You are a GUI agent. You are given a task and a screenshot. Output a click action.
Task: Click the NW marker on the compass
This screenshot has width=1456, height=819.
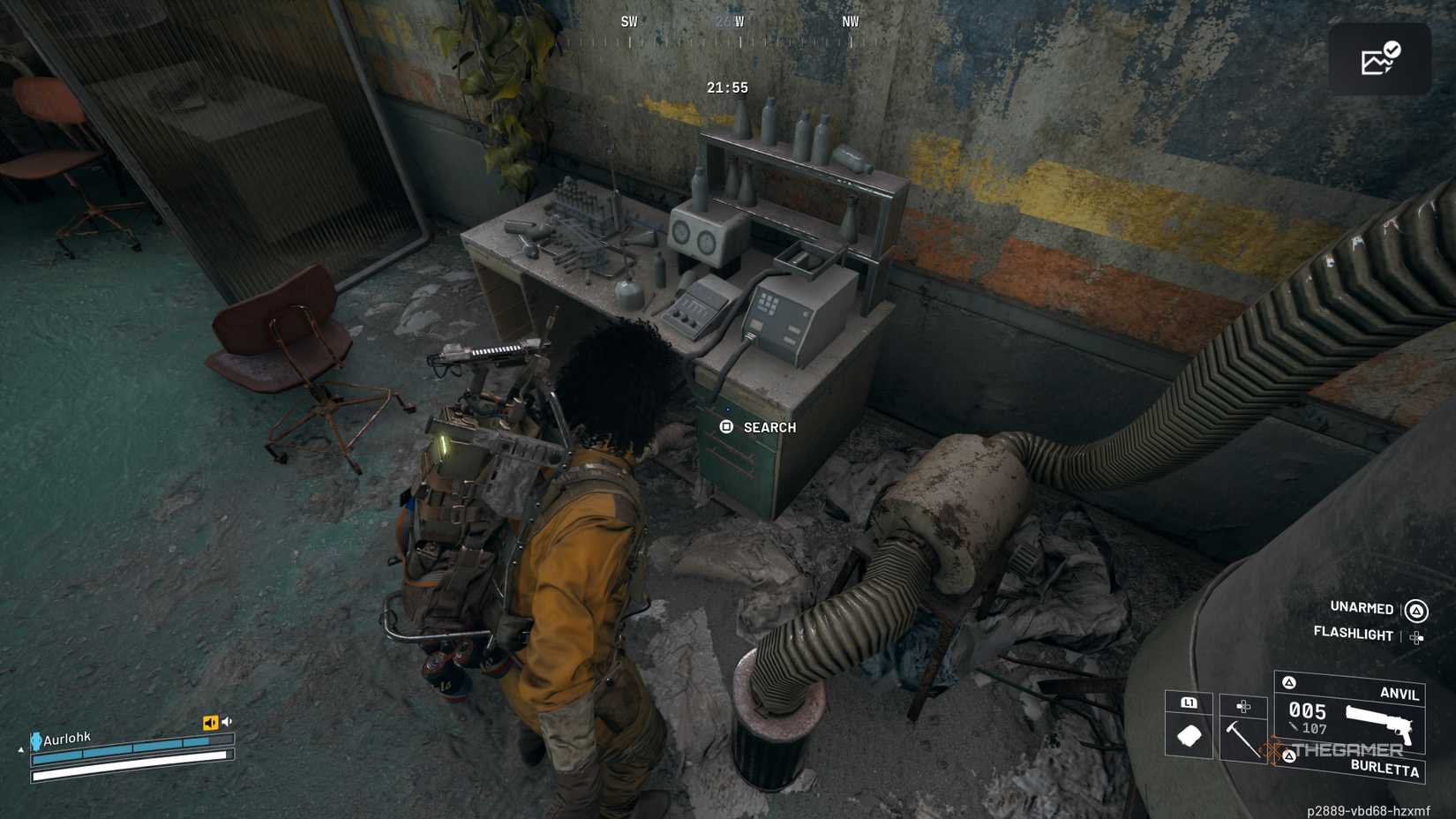pos(849,22)
